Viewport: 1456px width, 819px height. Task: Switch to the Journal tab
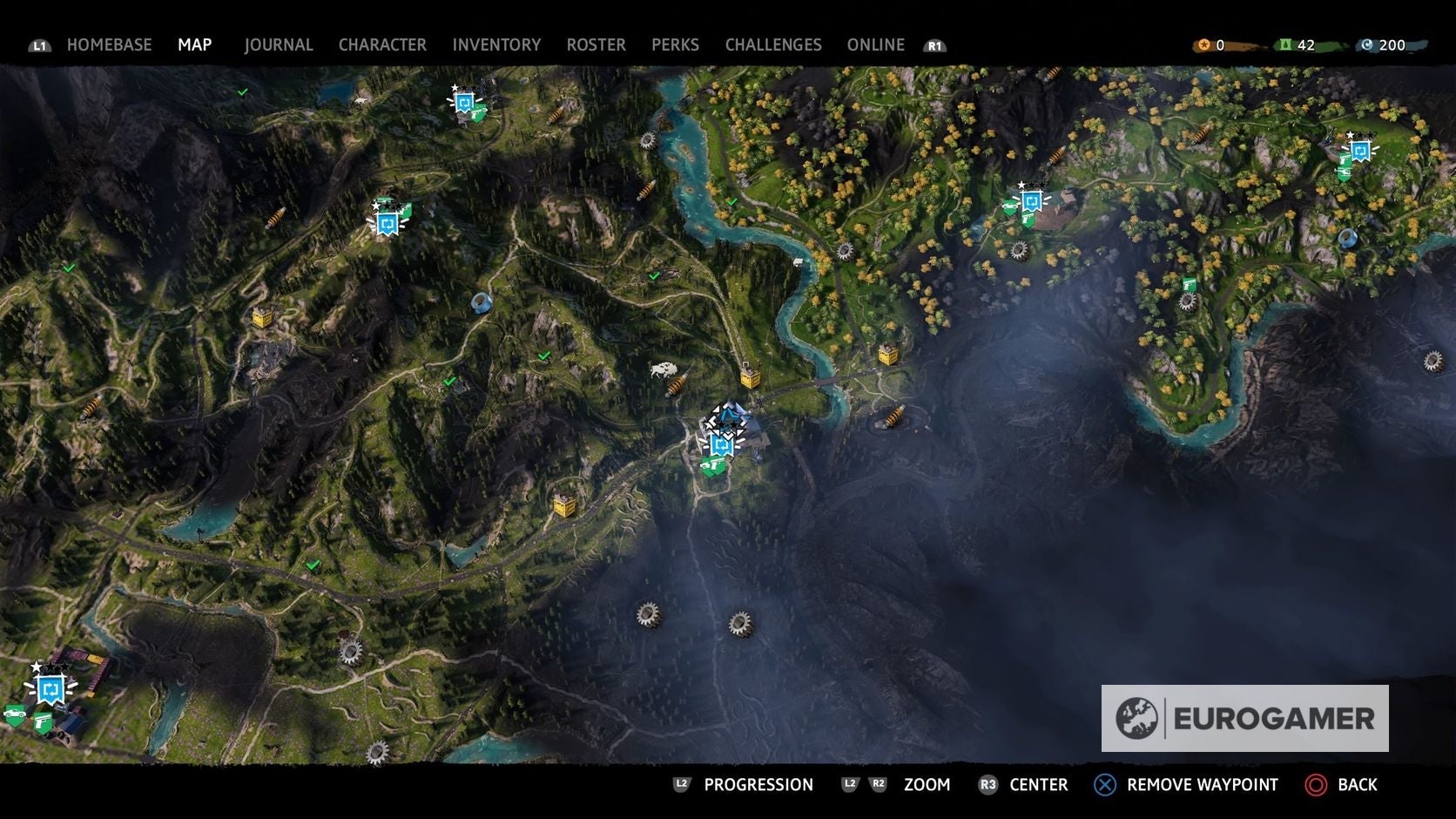[x=279, y=44]
